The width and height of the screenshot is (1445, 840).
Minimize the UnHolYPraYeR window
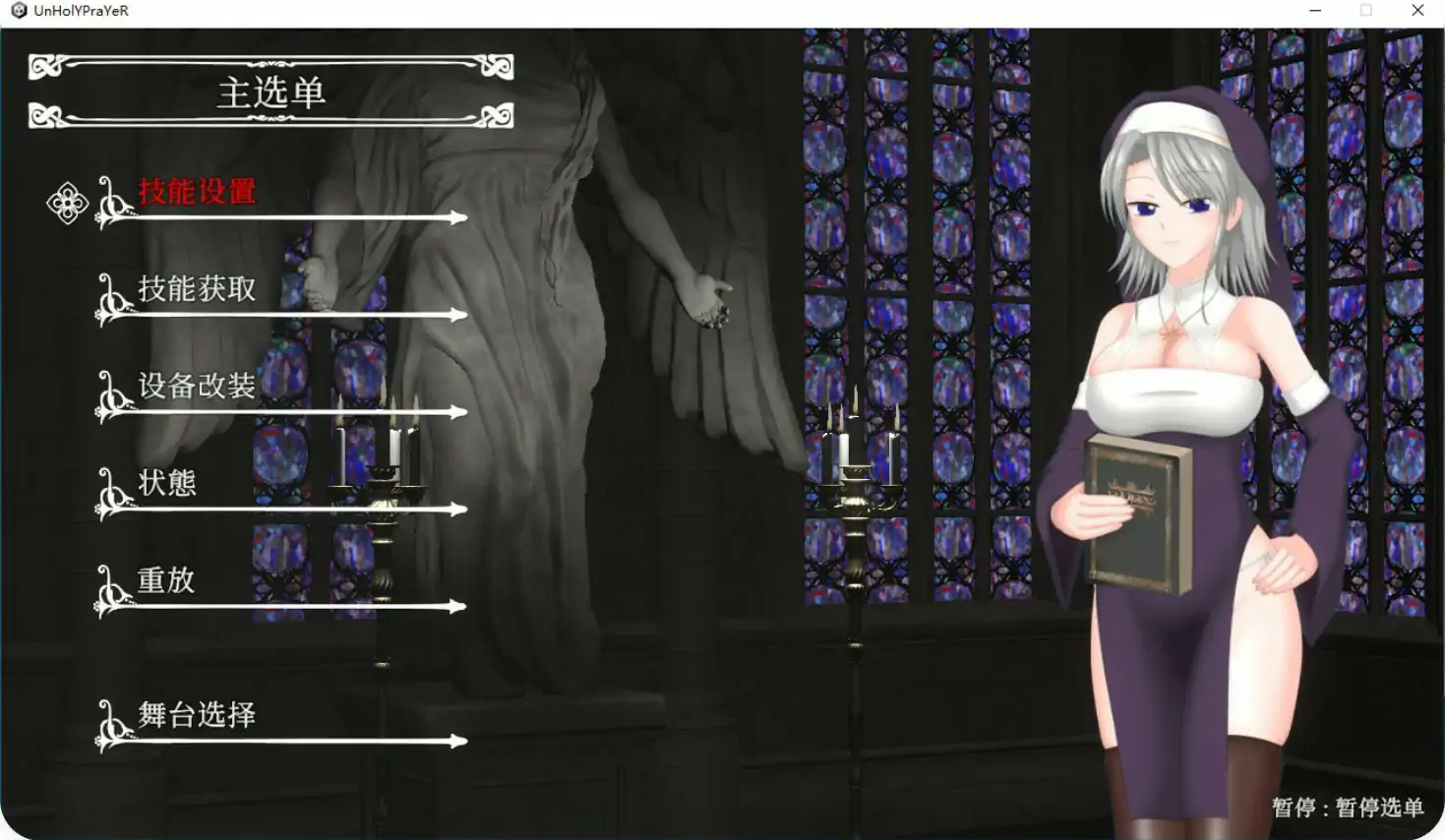point(1315,10)
